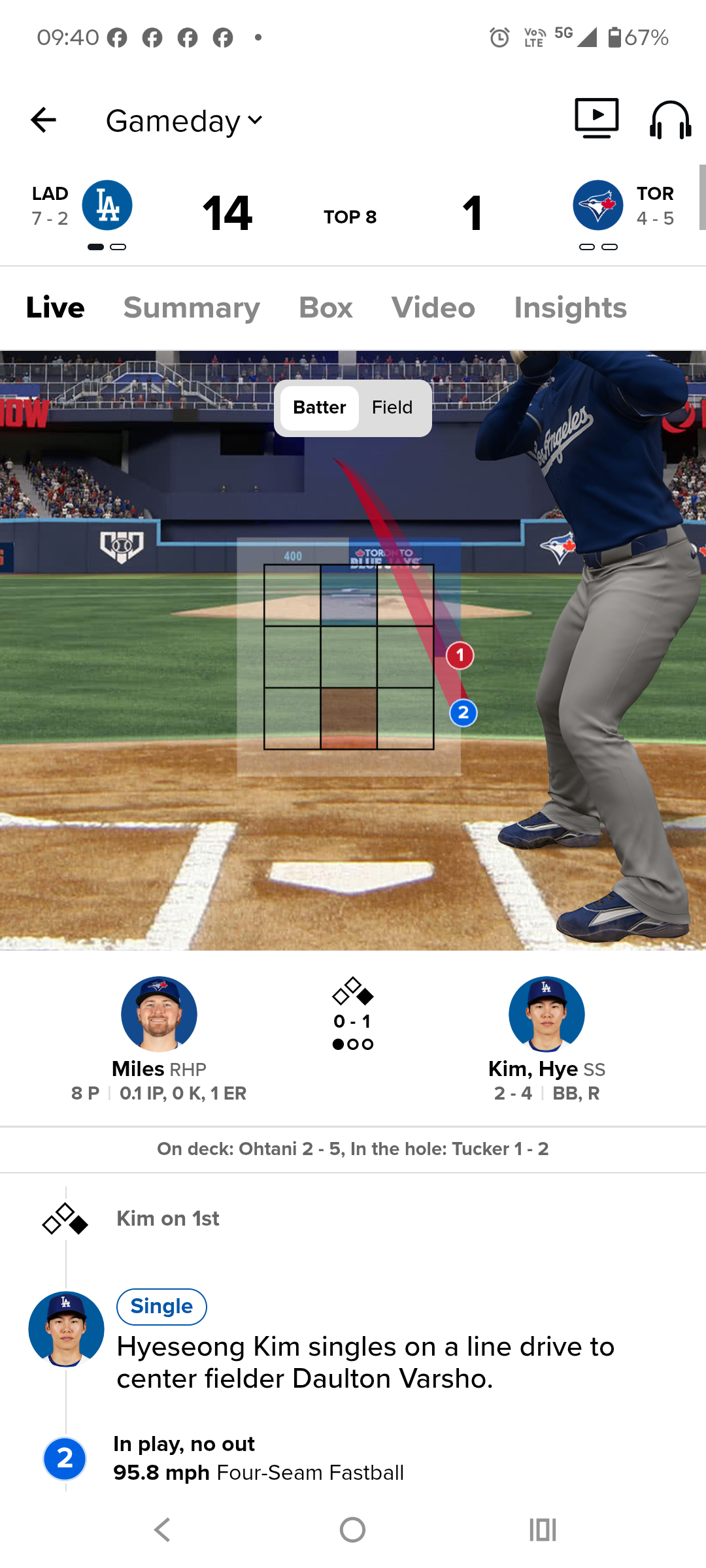
Task: Switch to the Summary tab
Action: (192, 308)
